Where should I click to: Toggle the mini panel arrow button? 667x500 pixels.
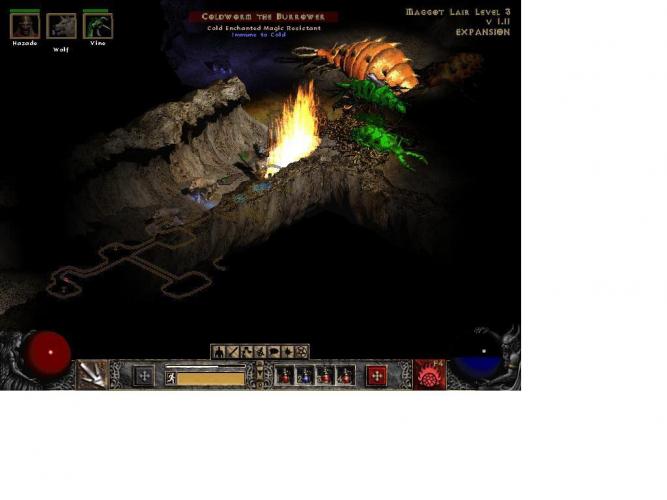pos(260,366)
